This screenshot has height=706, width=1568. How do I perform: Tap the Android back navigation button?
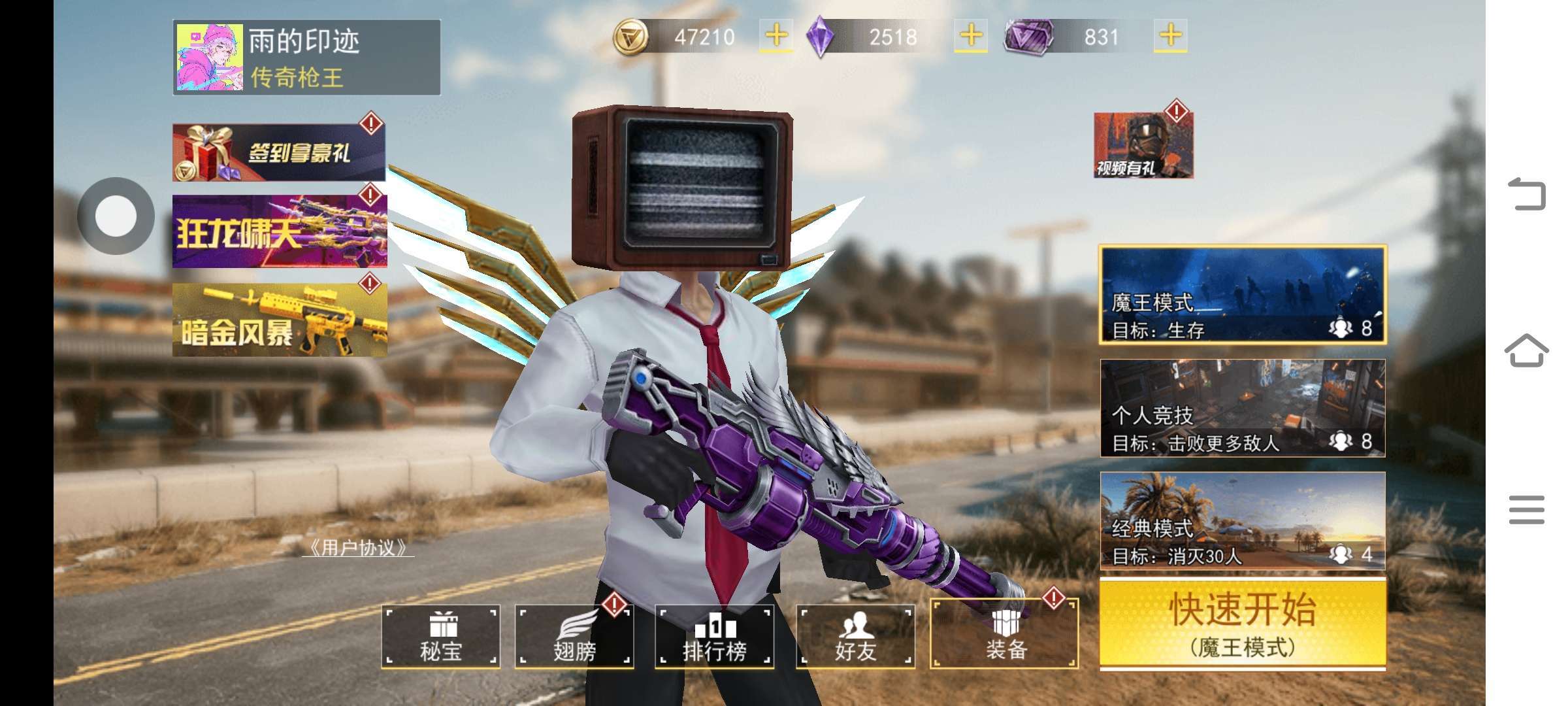click(x=1527, y=194)
